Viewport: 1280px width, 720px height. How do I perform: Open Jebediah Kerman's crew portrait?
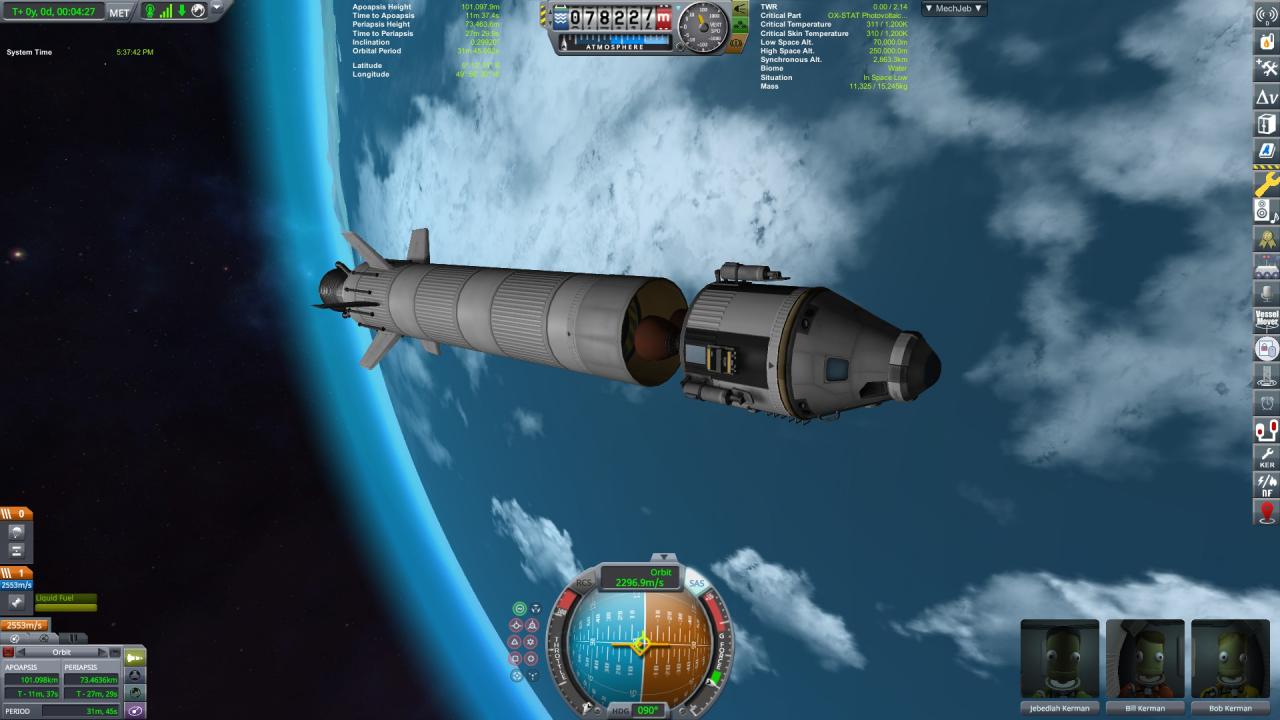pyautogui.click(x=1059, y=660)
